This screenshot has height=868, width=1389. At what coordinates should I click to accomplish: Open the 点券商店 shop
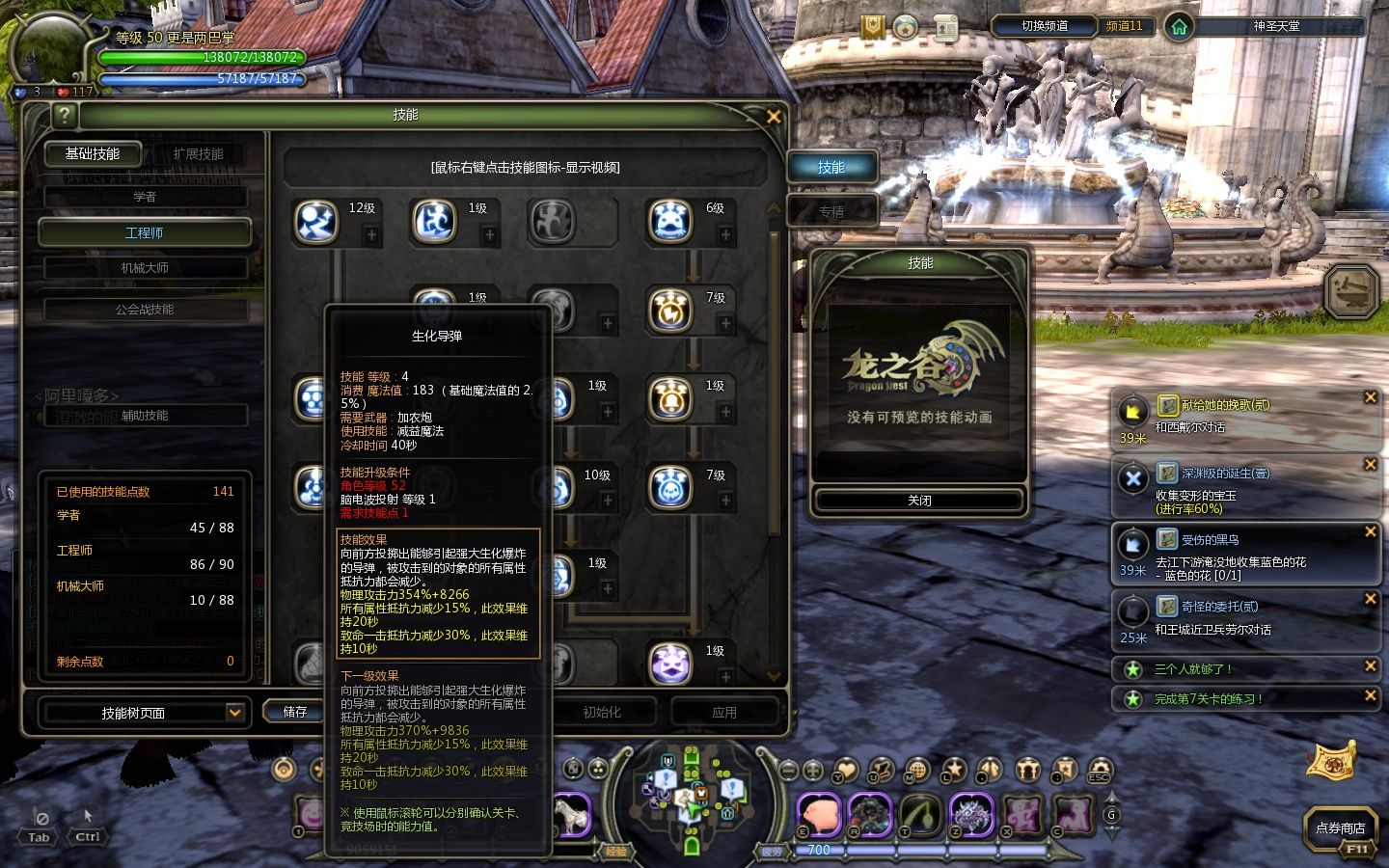[x=1340, y=827]
